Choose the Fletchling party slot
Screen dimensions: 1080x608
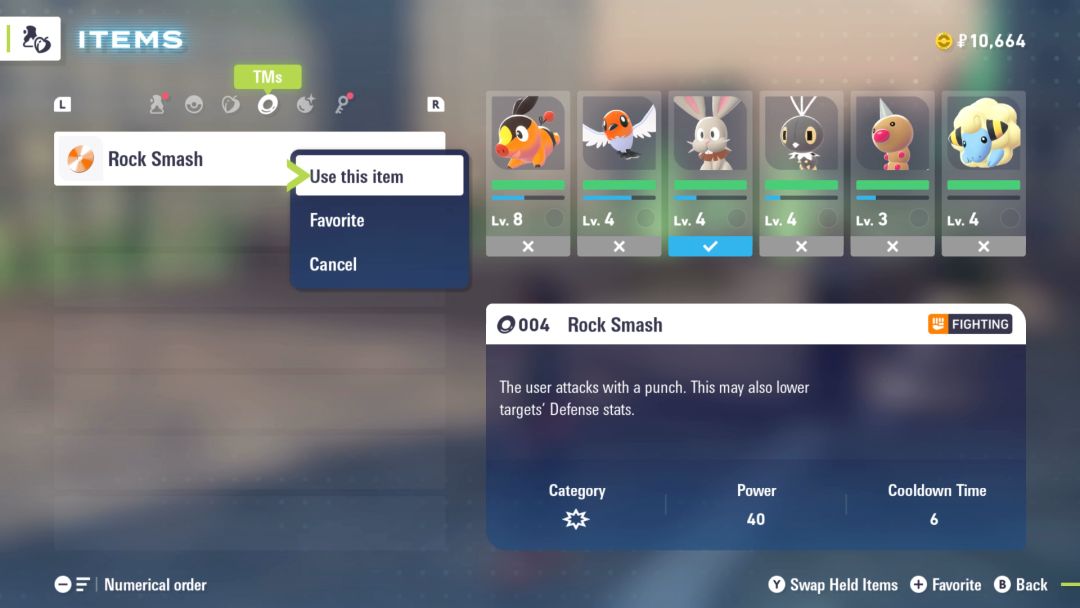point(619,173)
